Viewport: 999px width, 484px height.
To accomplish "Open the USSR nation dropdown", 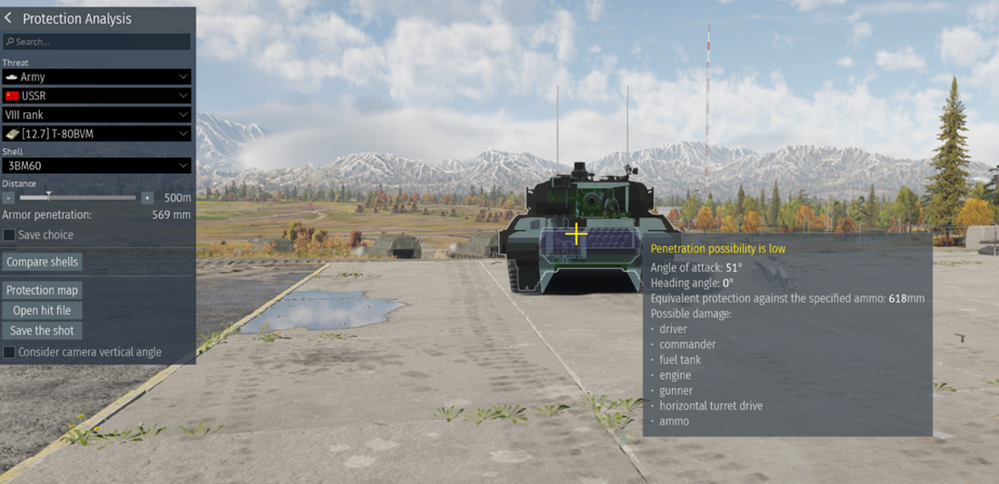I will [96, 95].
